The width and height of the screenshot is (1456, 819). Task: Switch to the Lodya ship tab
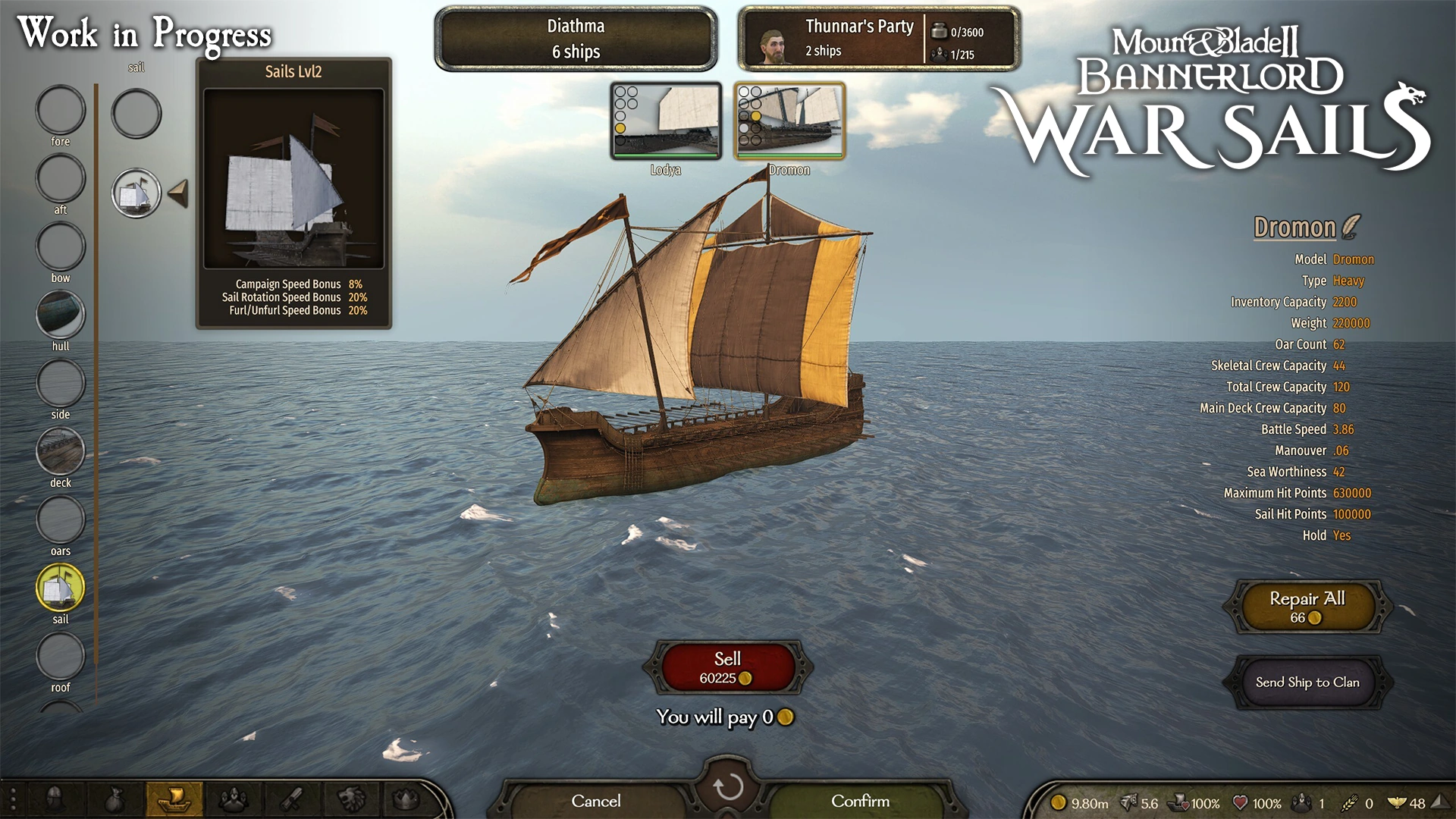[x=666, y=121]
